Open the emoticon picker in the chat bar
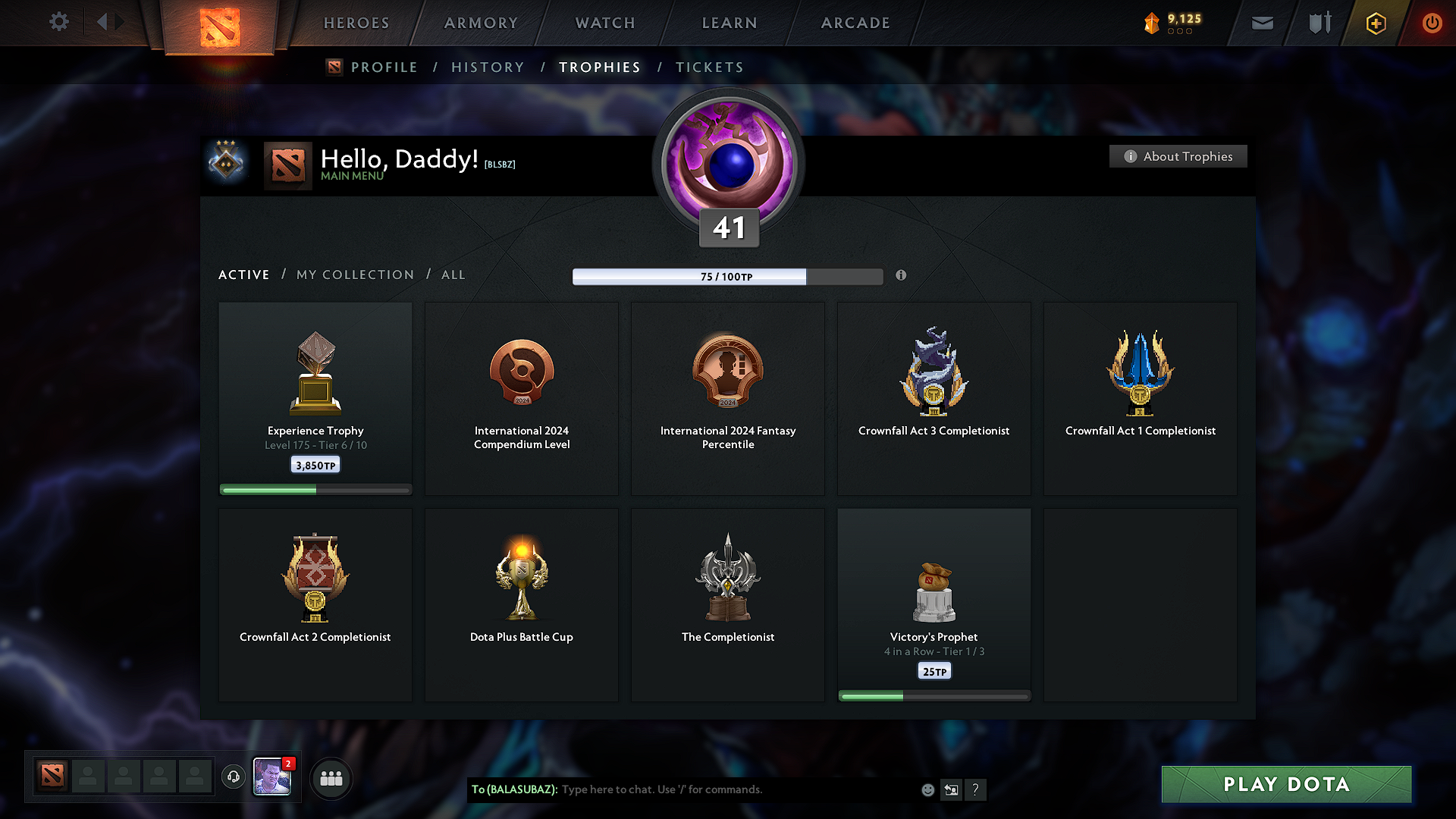 (x=927, y=789)
